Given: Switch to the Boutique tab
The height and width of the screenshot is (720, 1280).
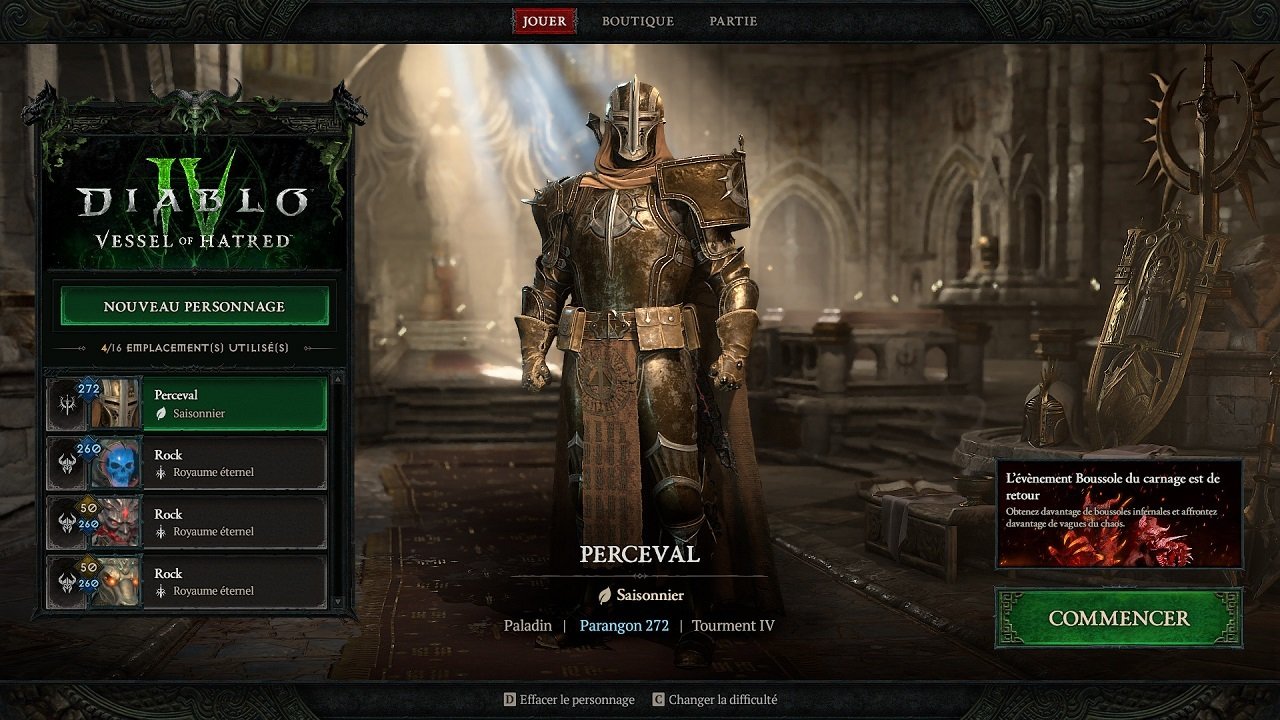Looking at the screenshot, I should point(637,21).
